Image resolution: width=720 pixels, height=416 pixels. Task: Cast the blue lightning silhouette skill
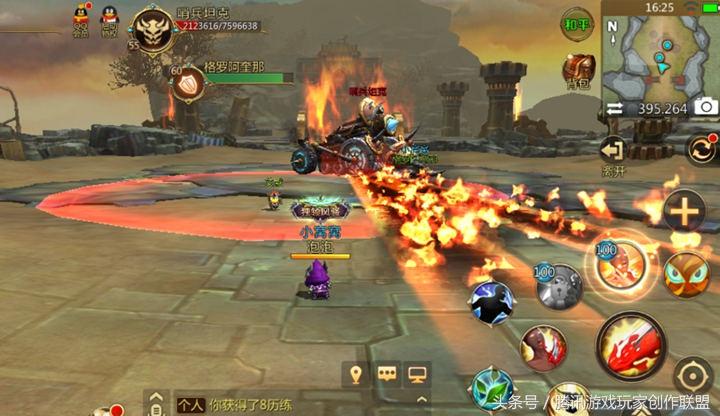[491, 302]
